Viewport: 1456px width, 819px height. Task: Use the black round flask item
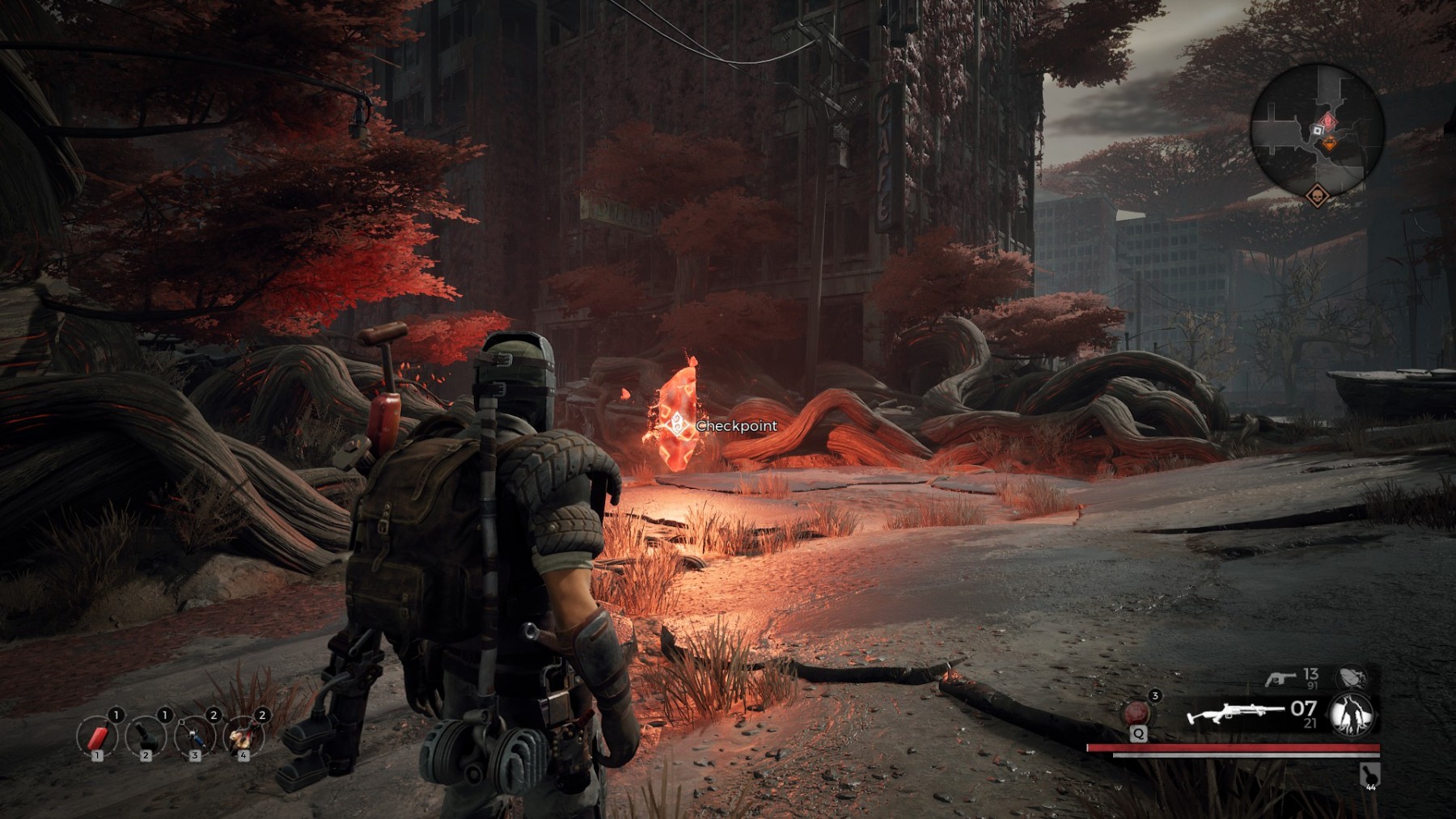[146, 737]
